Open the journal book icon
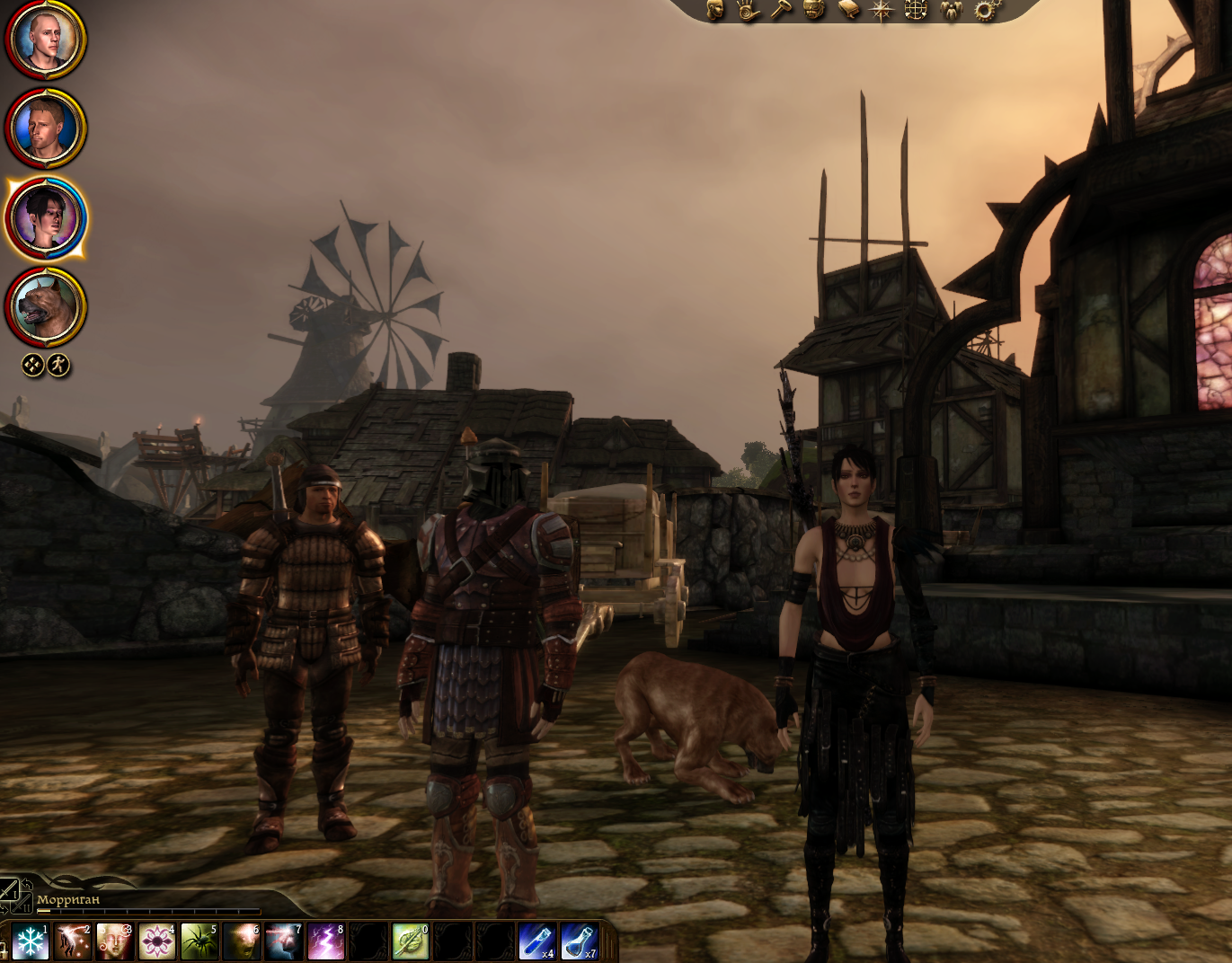The height and width of the screenshot is (963, 1232). click(x=848, y=10)
